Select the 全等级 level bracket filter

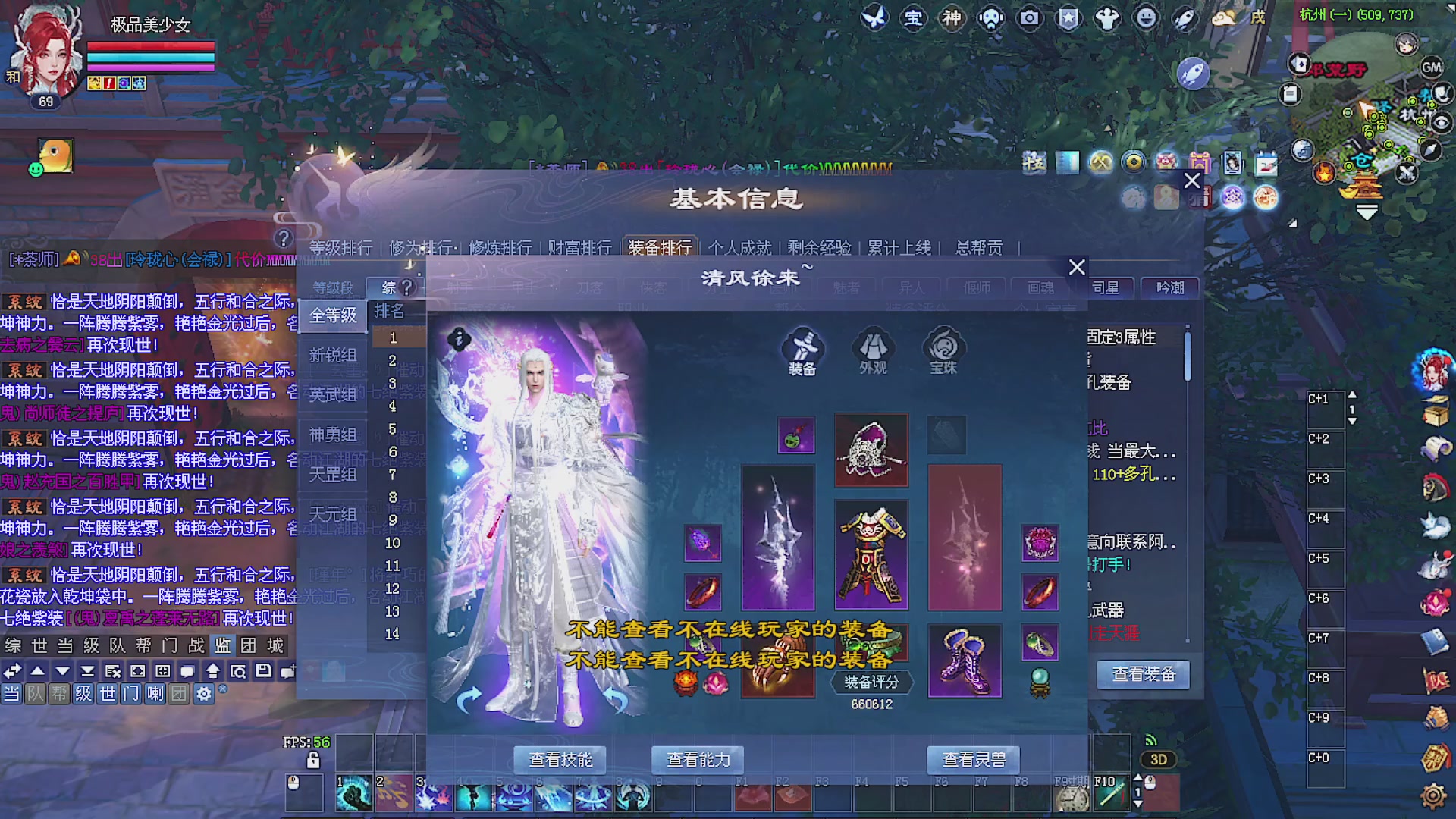pyautogui.click(x=334, y=315)
